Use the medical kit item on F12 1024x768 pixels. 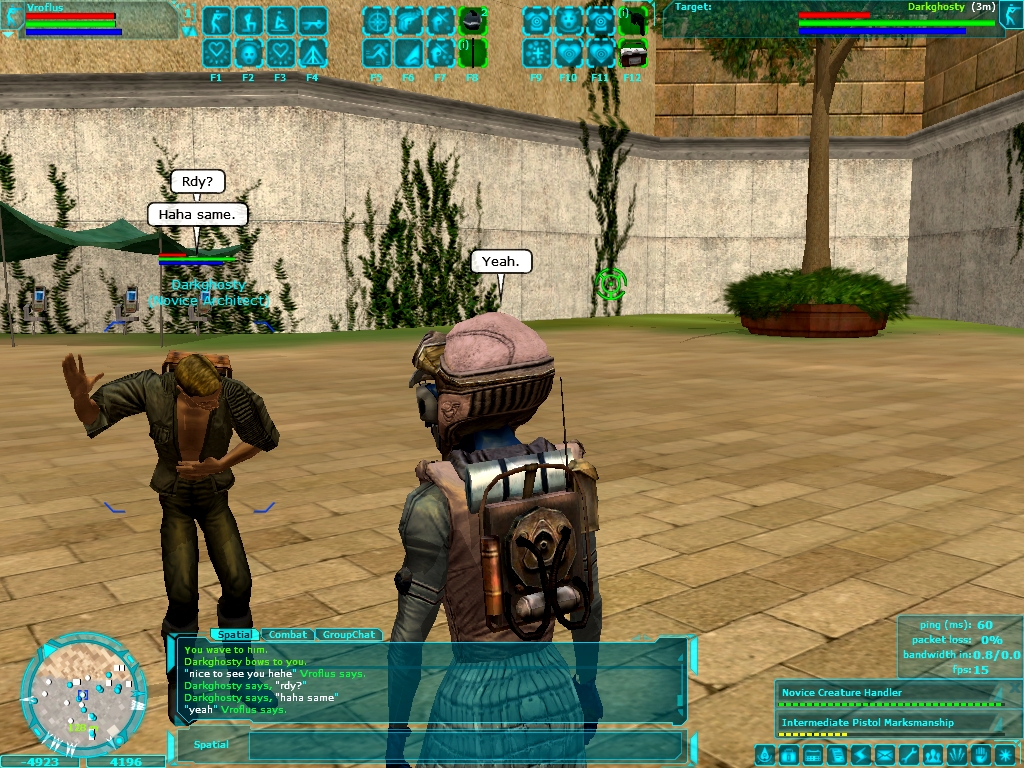(632, 53)
